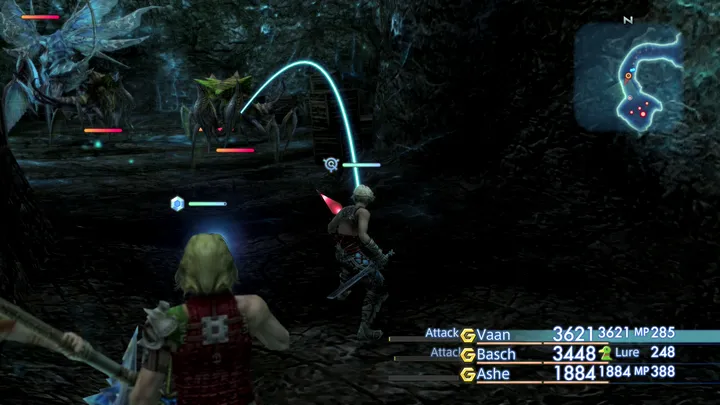Click the green Lure status icon

(x=605, y=353)
